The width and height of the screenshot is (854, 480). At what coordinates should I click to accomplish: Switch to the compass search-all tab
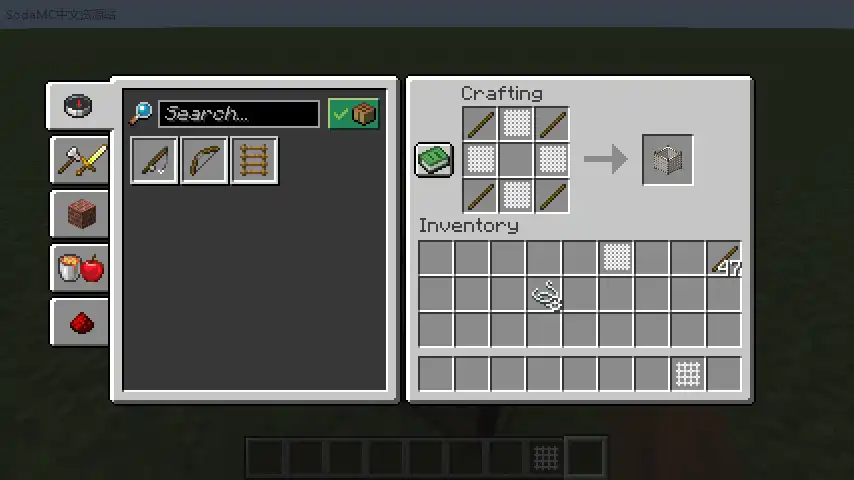[79, 106]
